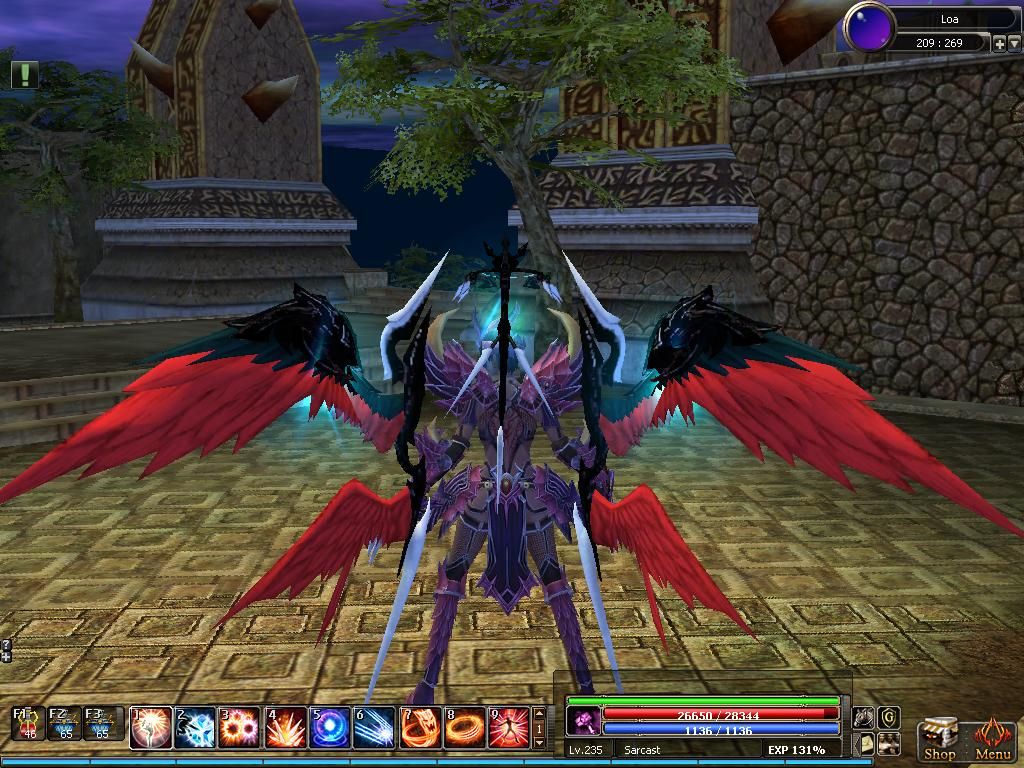Cast the fire ring skill in slot 8

(464, 727)
